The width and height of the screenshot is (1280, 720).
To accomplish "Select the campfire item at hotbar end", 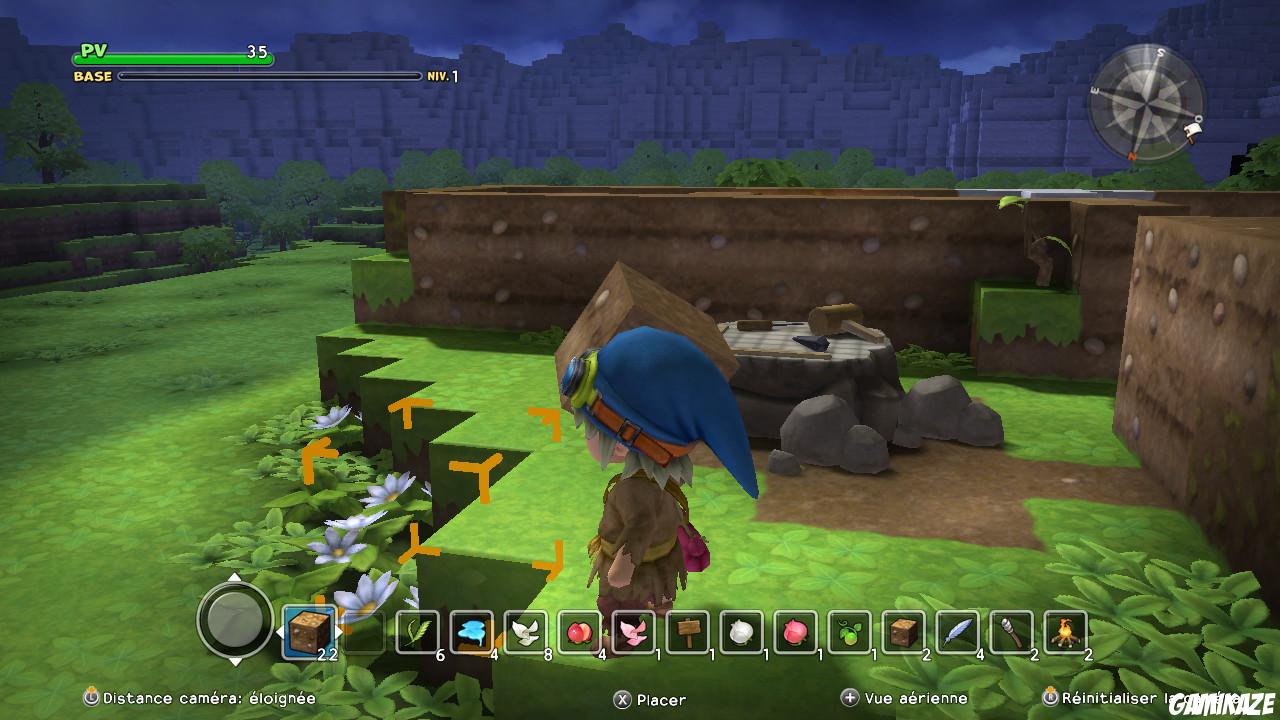I will (1065, 630).
